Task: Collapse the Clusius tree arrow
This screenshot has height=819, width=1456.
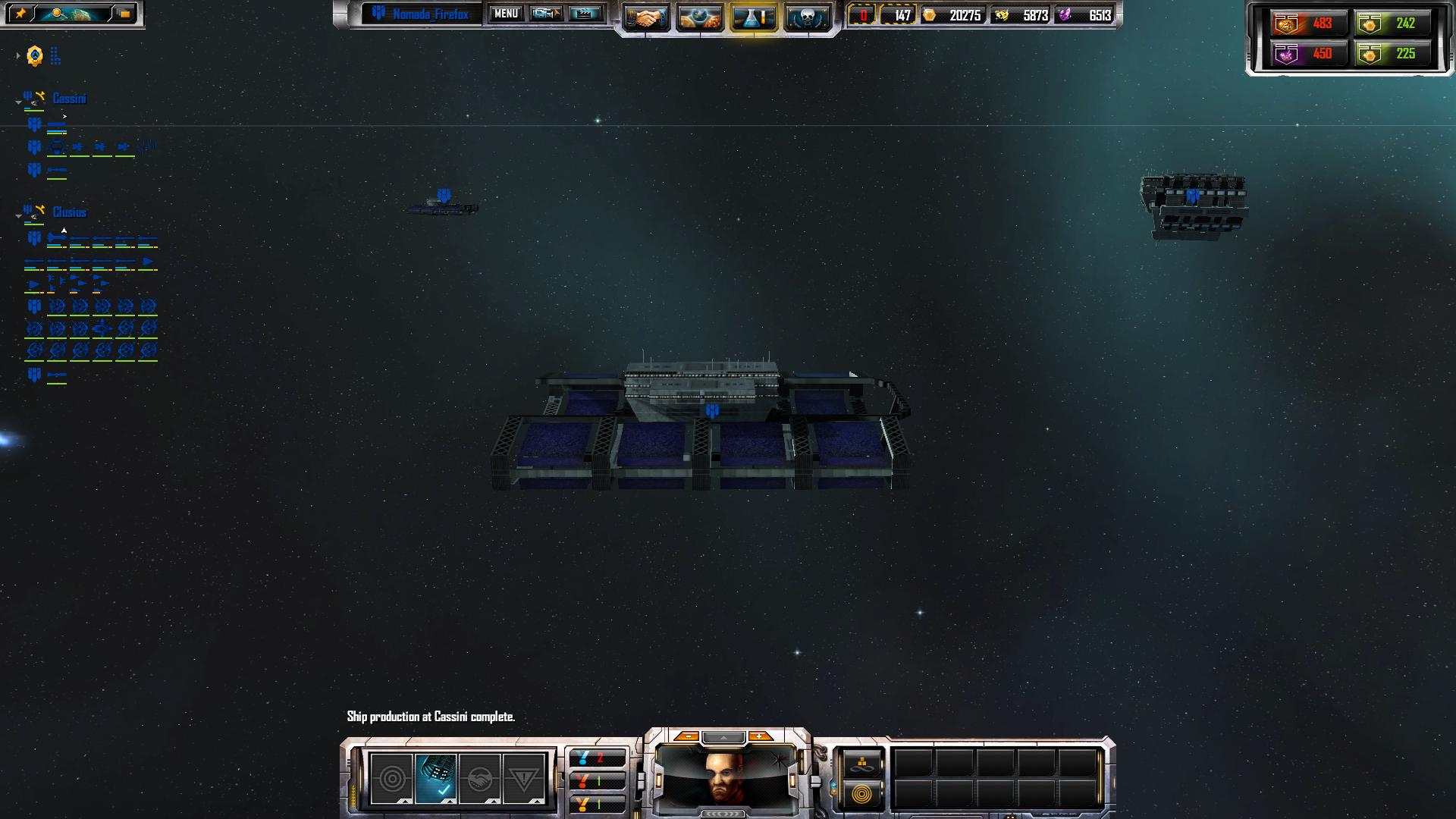Action: click(18, 215)
